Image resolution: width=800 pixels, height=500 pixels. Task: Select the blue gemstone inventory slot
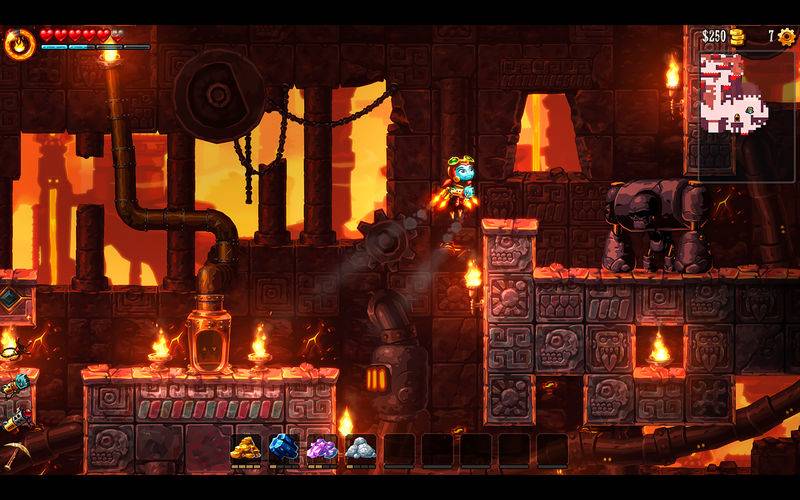[x=284, y=450]
